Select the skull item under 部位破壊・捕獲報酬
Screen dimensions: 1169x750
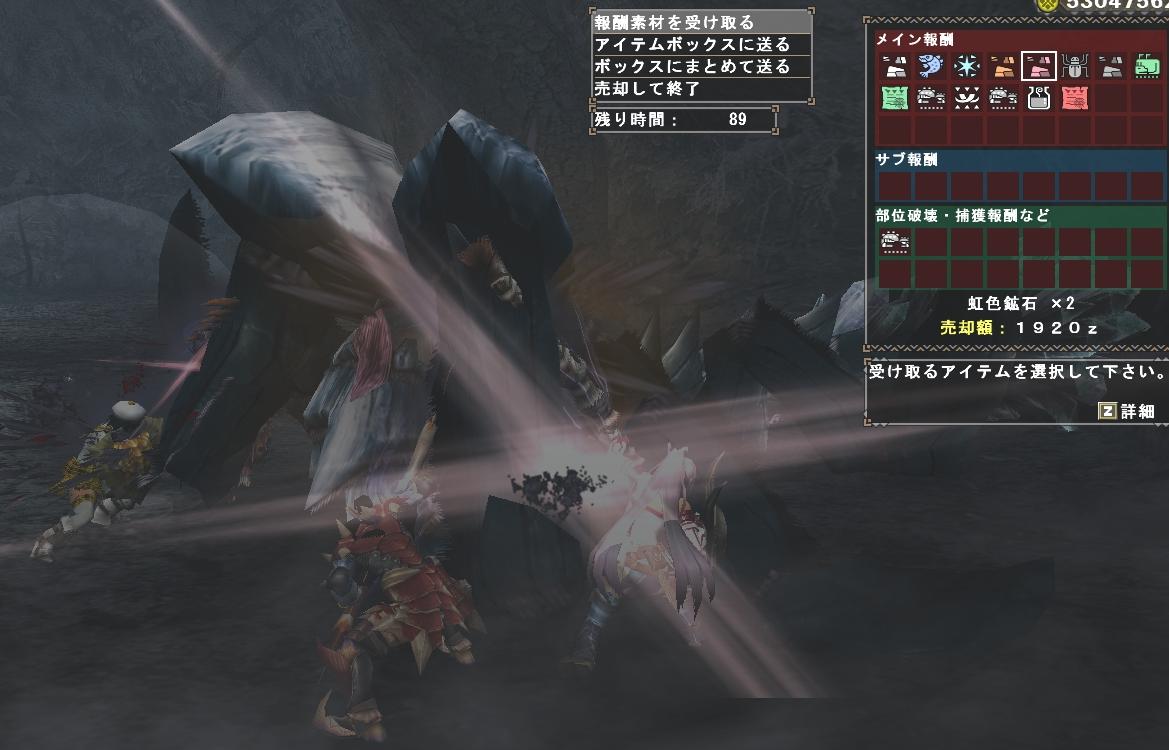(894, 241)
